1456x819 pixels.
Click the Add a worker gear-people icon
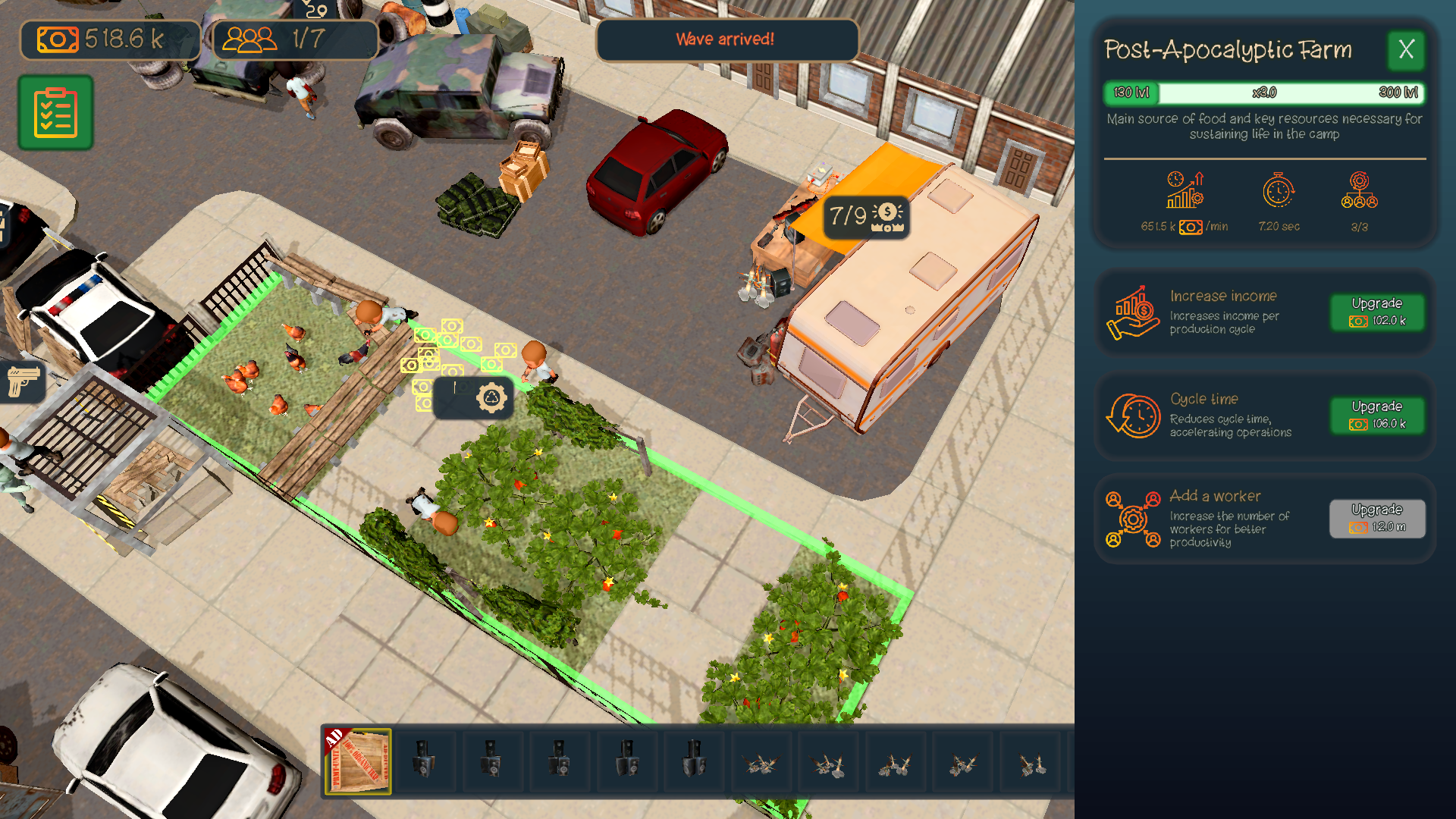point(1131,519)
